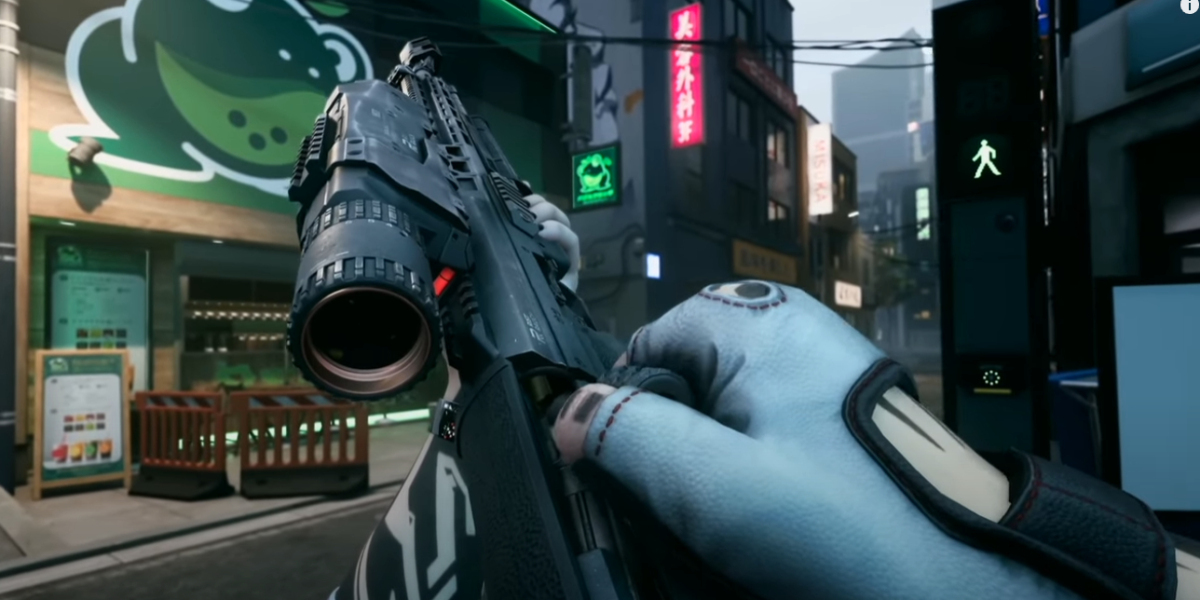Open the video info card icon
Viewport: 1200px width, 600px height.
point(1188,6)
